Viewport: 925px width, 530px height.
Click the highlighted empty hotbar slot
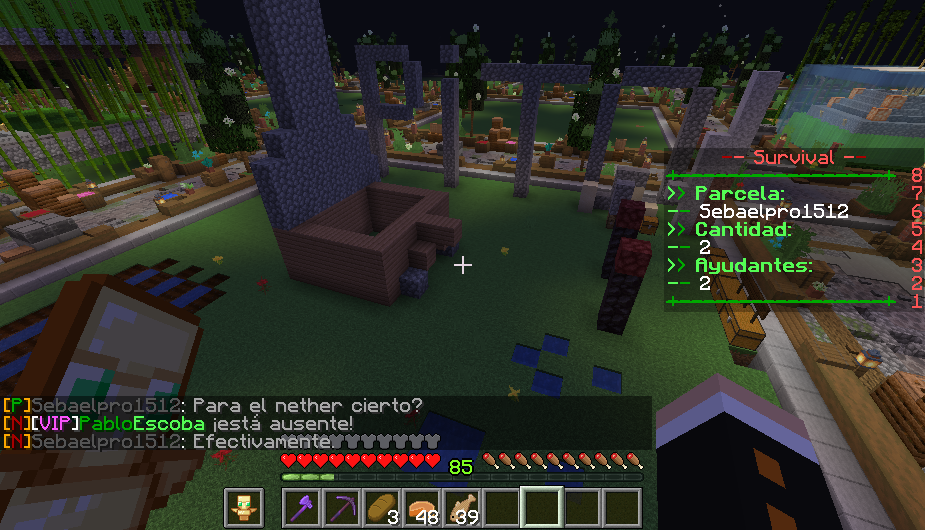point(542,507)
